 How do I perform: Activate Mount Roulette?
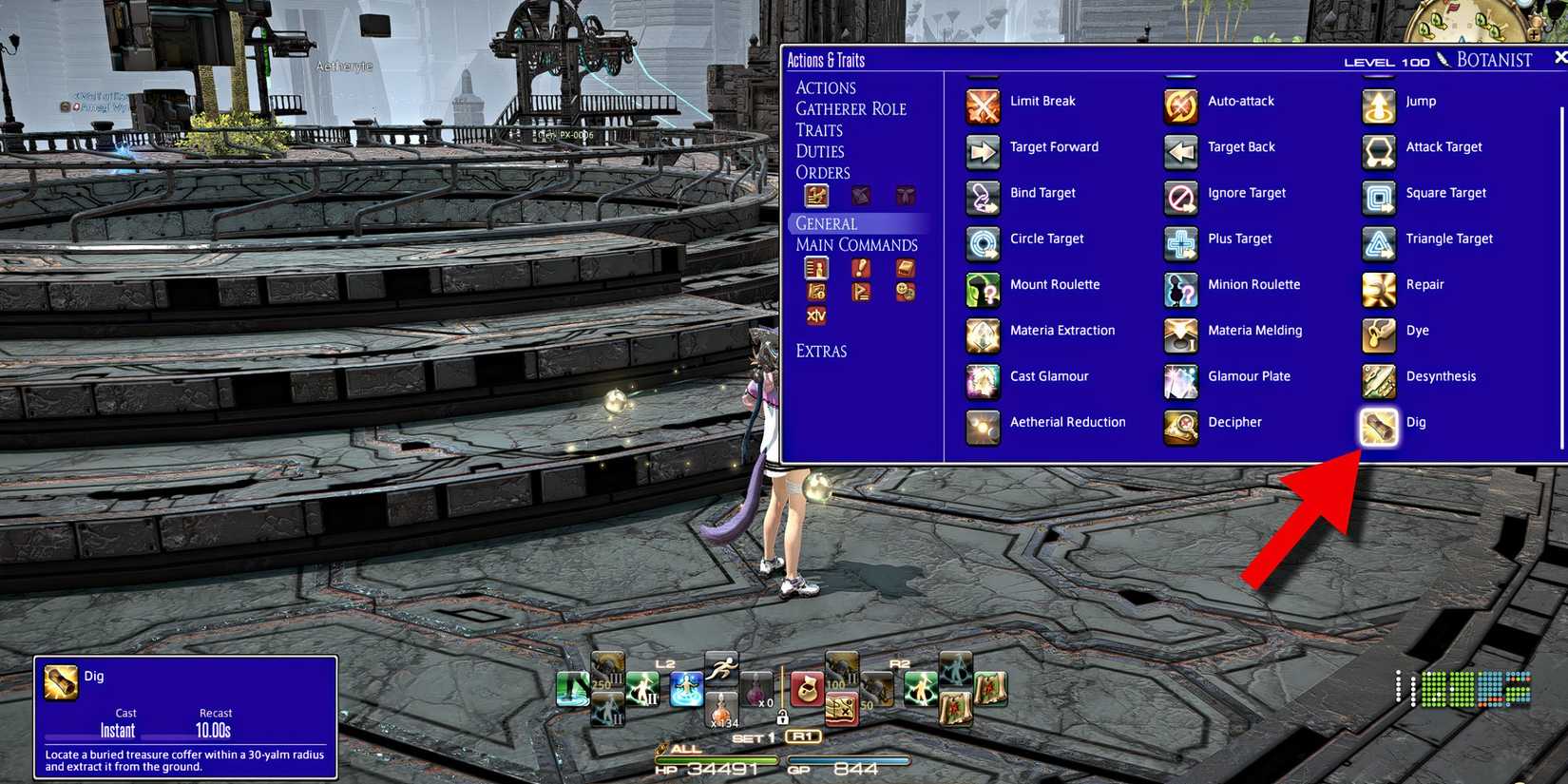click(x=982, y=290)
